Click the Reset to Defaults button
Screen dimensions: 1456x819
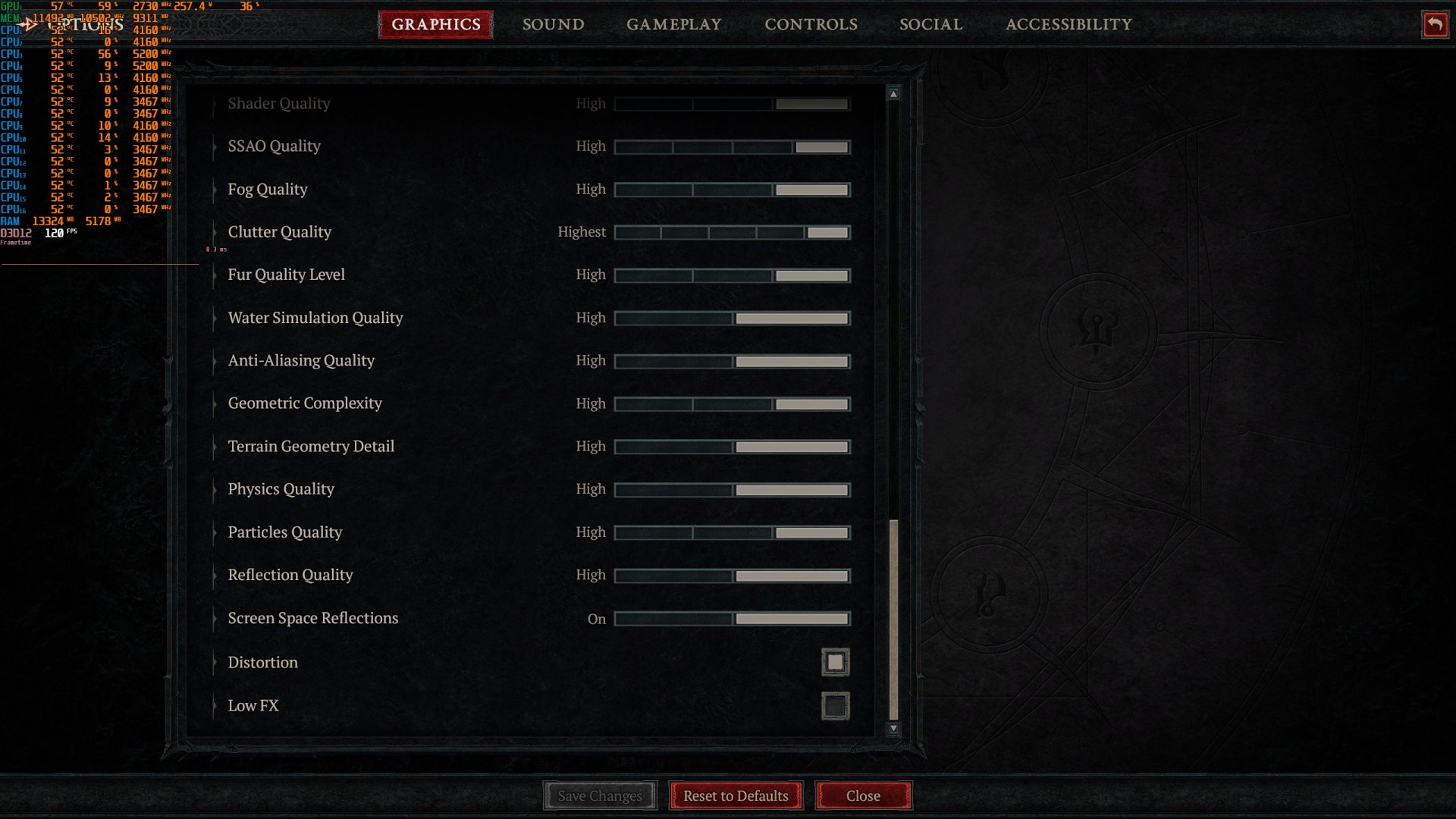[x=735, y=795]
